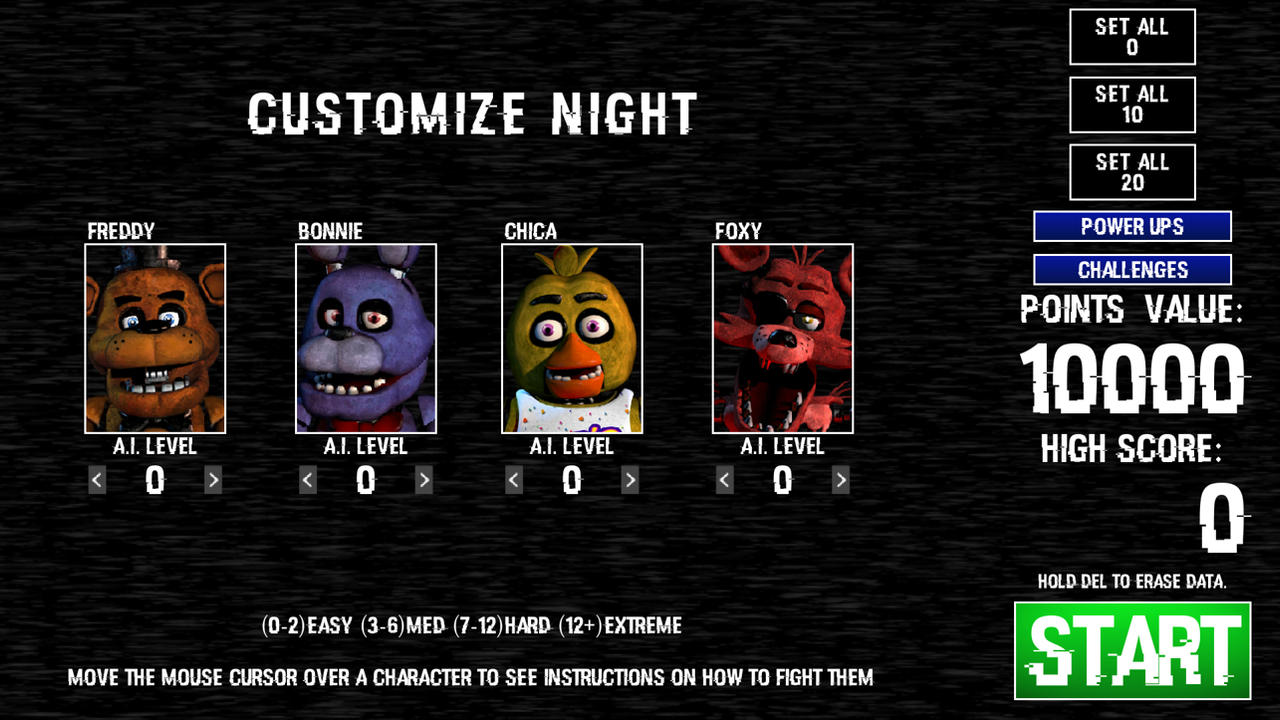Click the SET ALL 10 button
The height and width of the screenshot is (720, 1280).
(1133, 104)
